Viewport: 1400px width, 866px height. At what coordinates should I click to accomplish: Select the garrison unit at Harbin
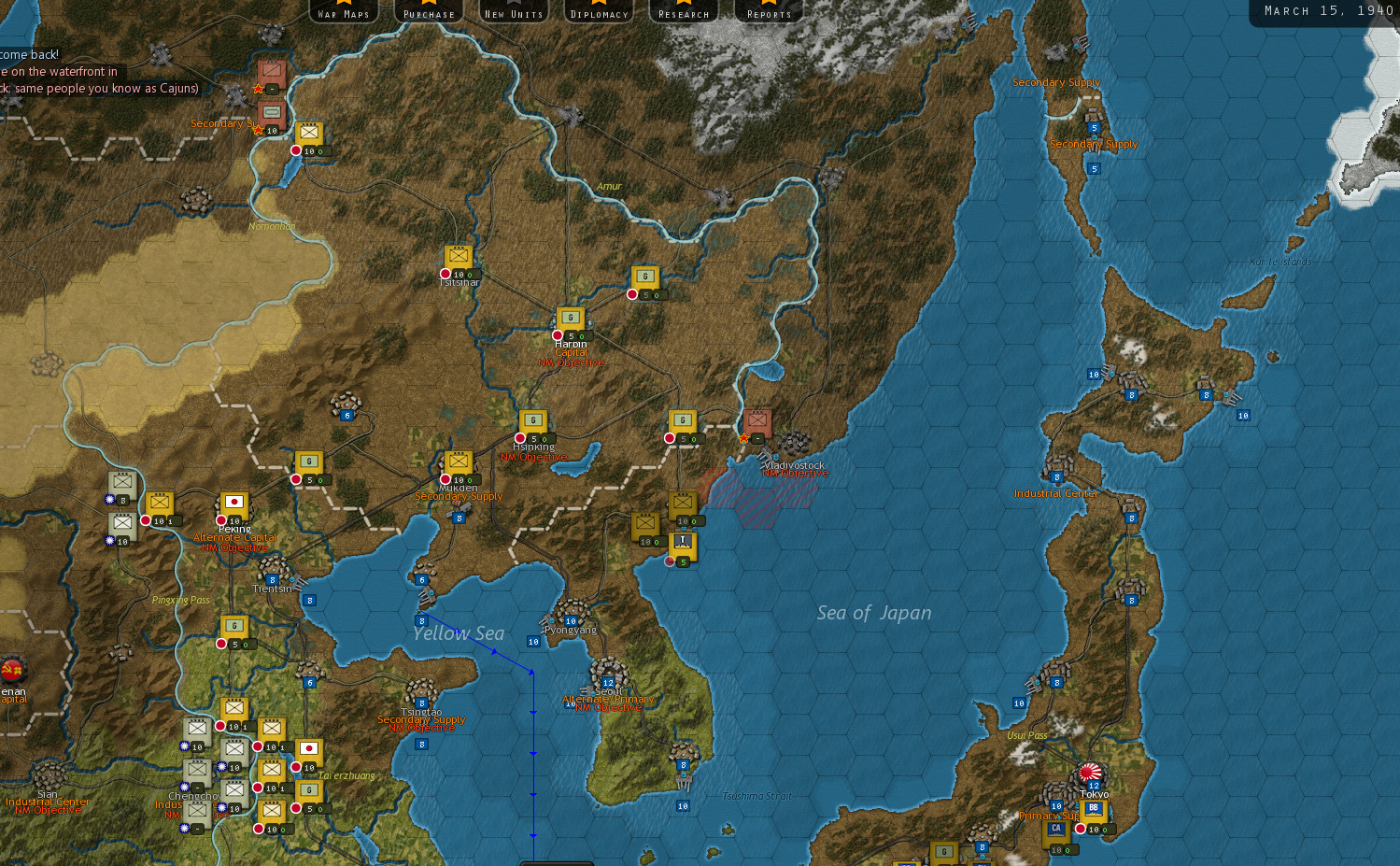tap(570, 318)
